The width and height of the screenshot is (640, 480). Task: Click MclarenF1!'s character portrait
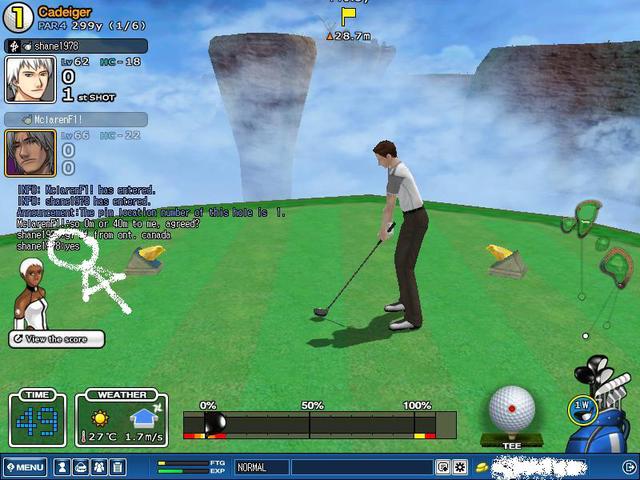click(x=29, y=153)
